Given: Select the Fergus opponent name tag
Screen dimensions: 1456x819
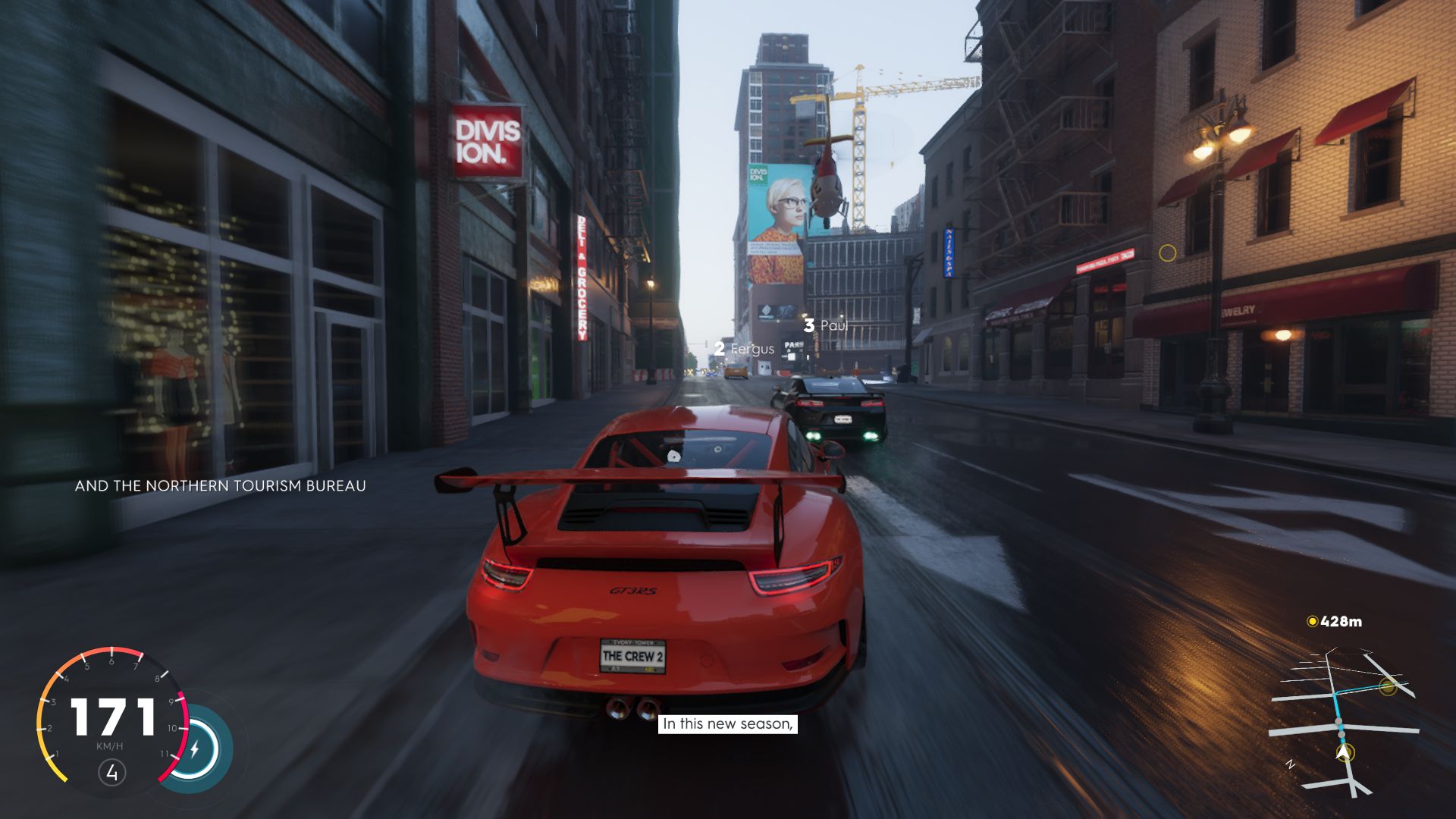Looking at the screenshot, I should [744, 349].
